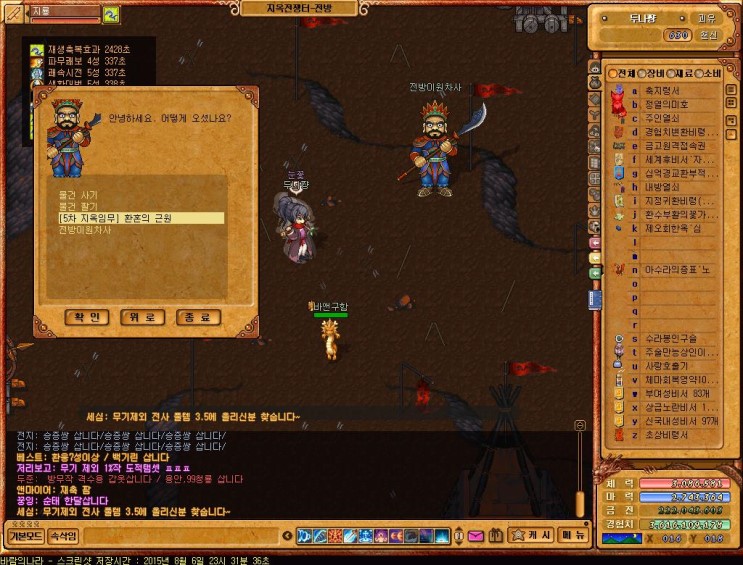Open the pink mail envelope icon
The width and height of the screenshot is (743, 565).
[x=475, y=536]
